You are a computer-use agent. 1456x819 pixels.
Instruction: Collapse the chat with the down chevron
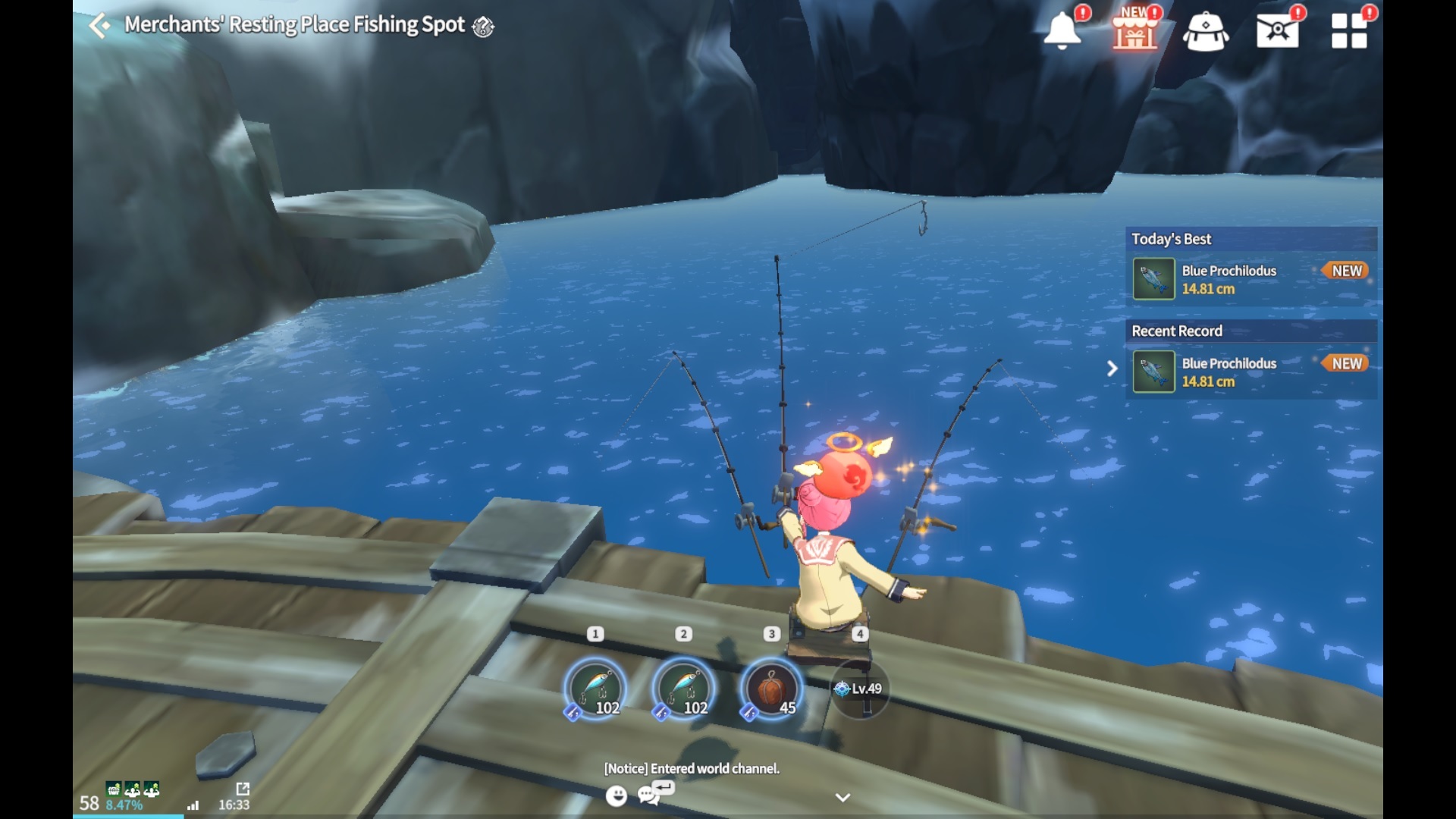(x=843, y=797)
